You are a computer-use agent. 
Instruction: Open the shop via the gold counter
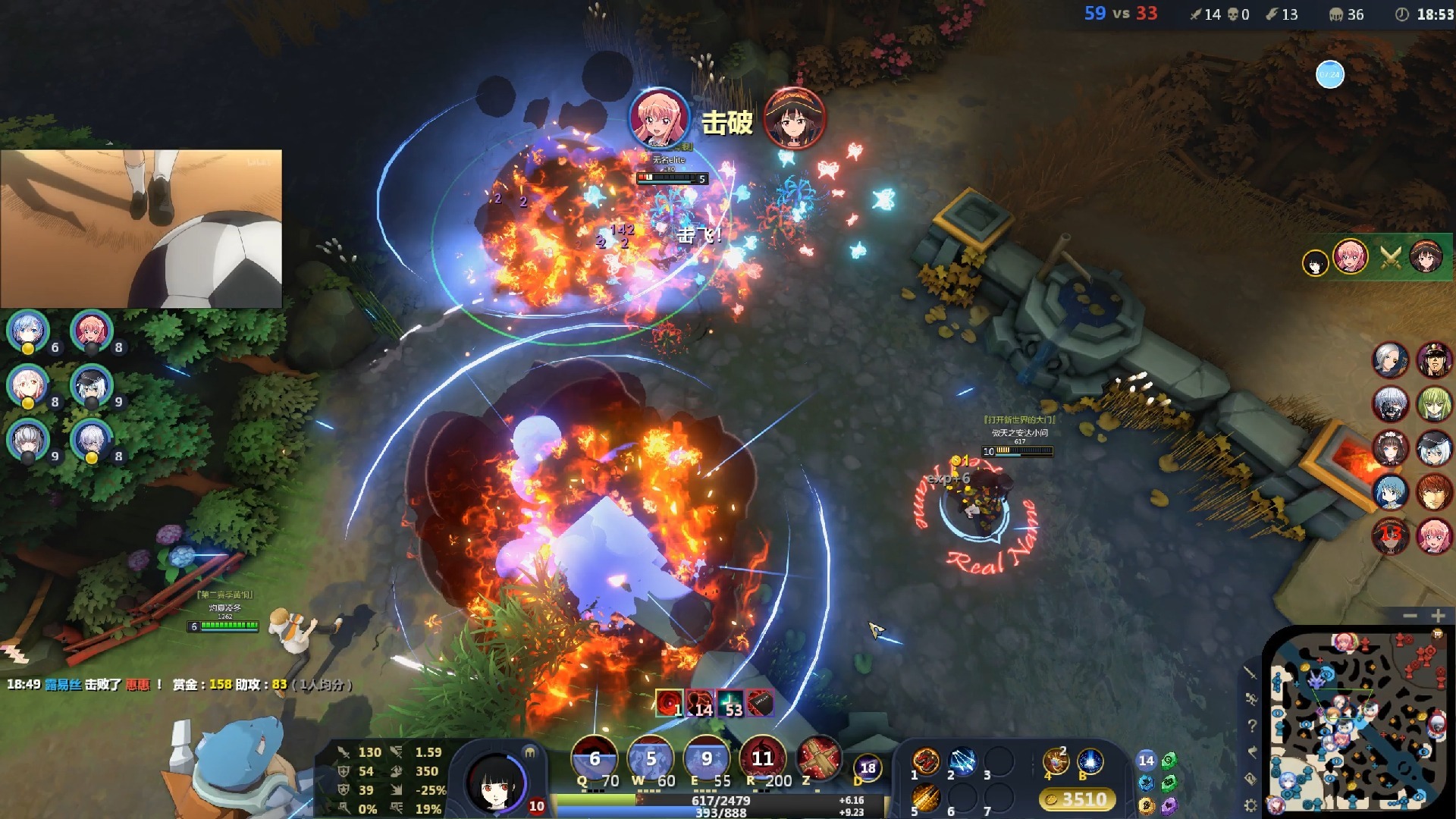click(x=1077, y=799)
